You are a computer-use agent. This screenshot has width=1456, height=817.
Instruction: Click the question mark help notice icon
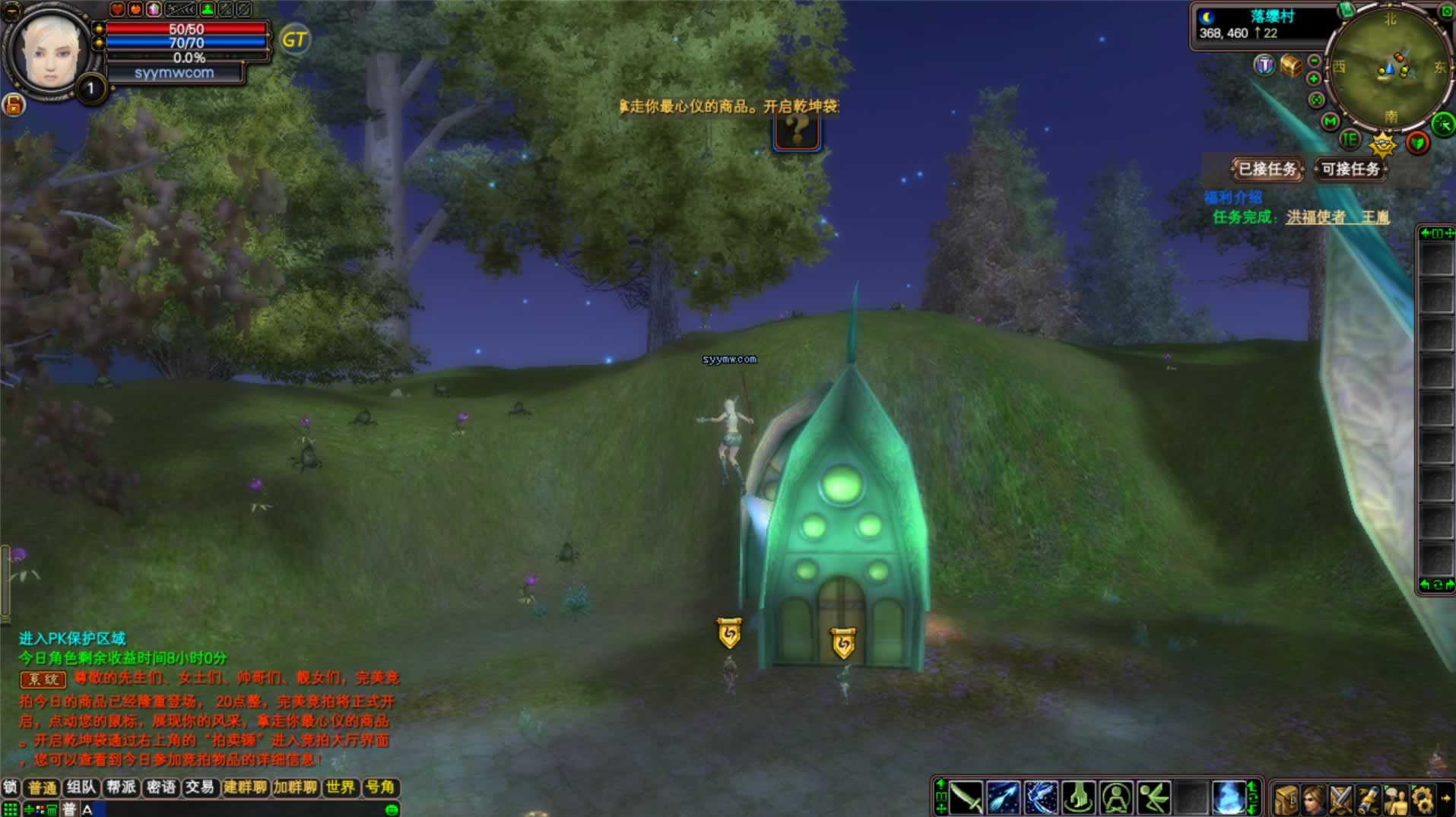click(x=797, y=132)
